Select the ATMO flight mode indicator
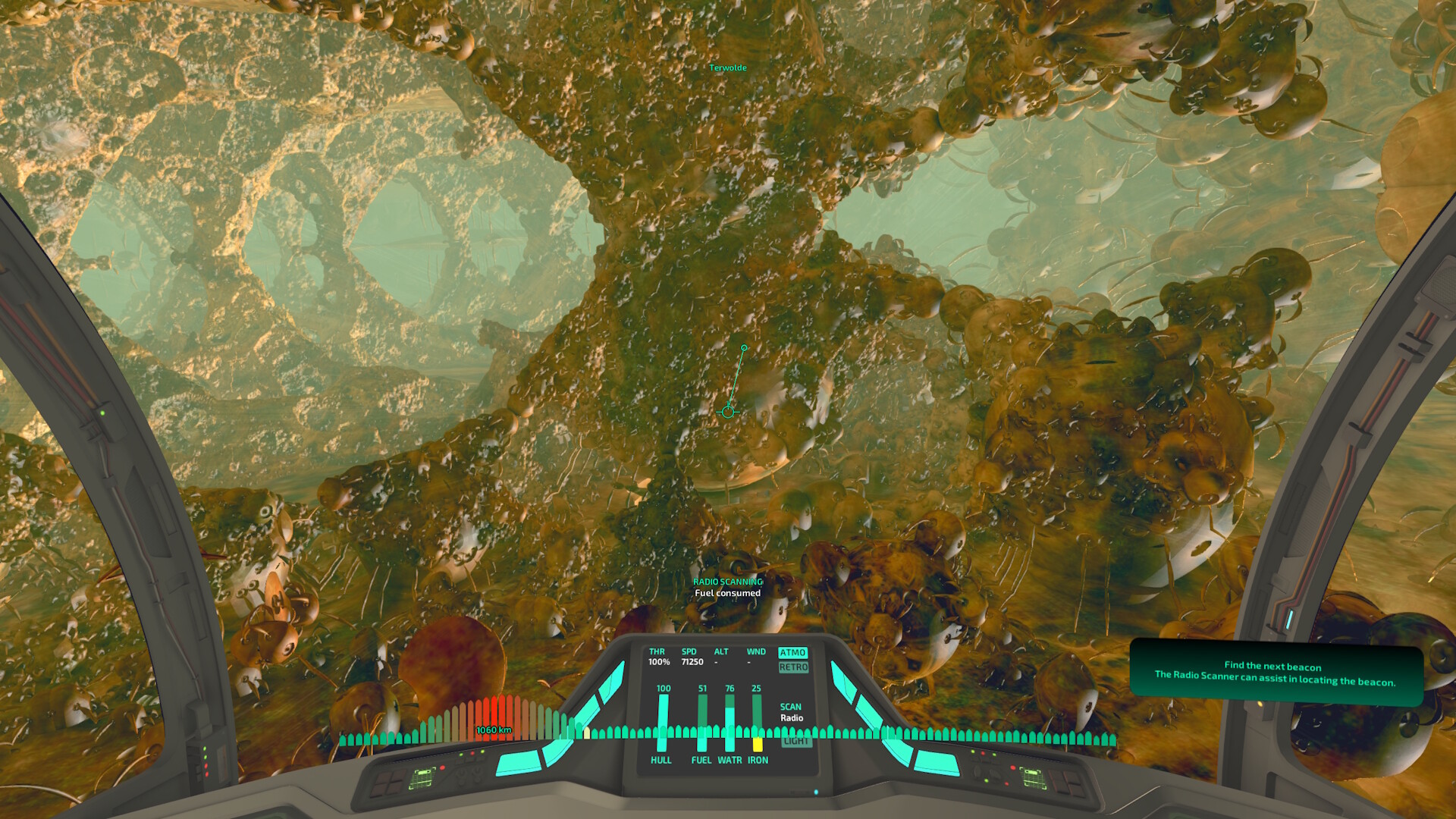 coord(793,652)
